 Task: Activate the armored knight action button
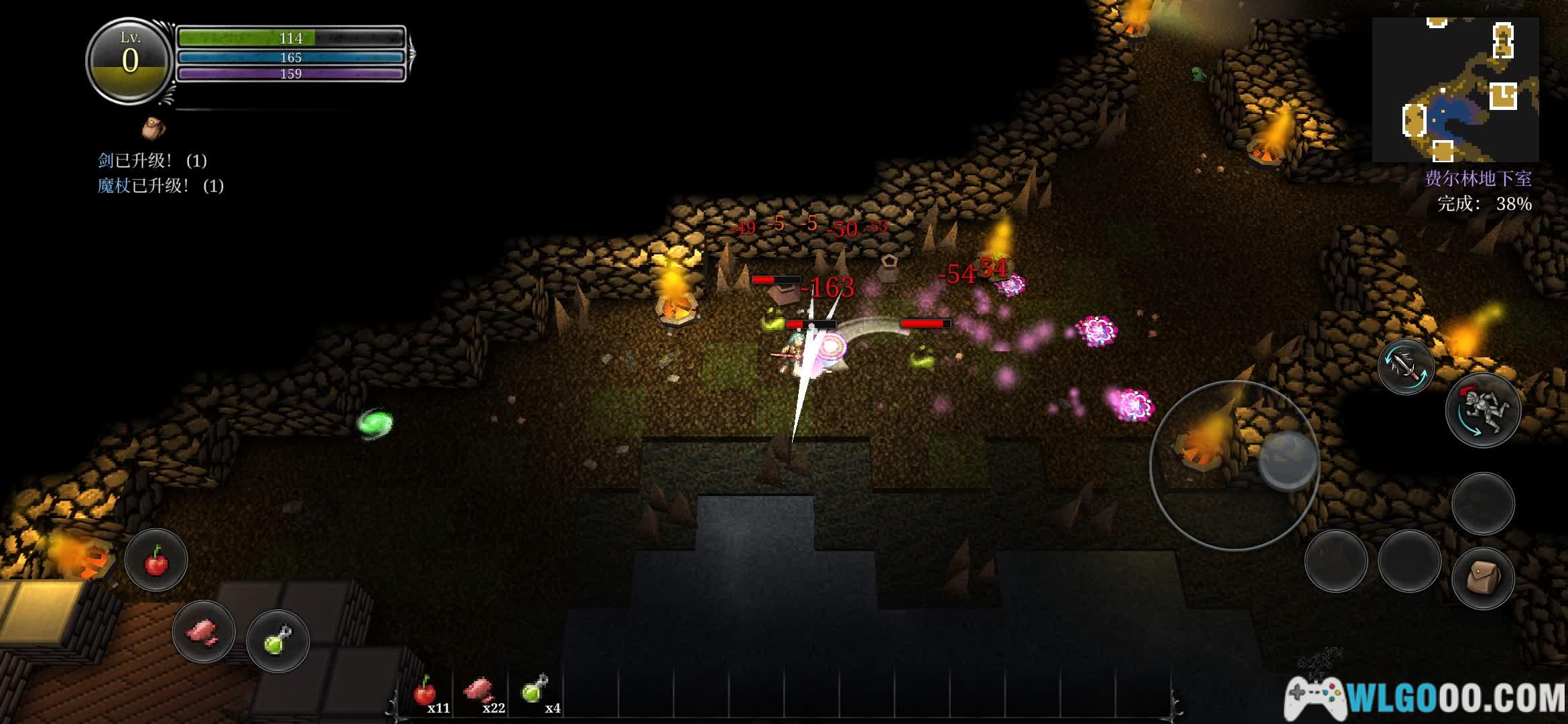(x=1483, y=410)
